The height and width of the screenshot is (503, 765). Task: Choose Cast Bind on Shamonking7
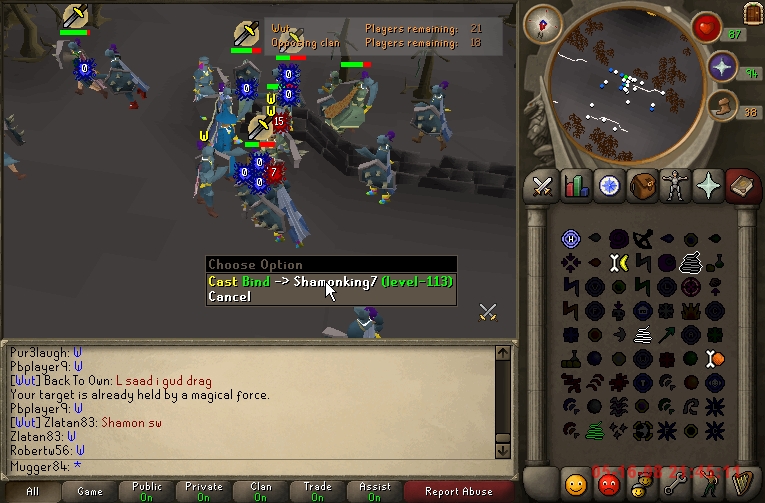click(x=330, y=282)
